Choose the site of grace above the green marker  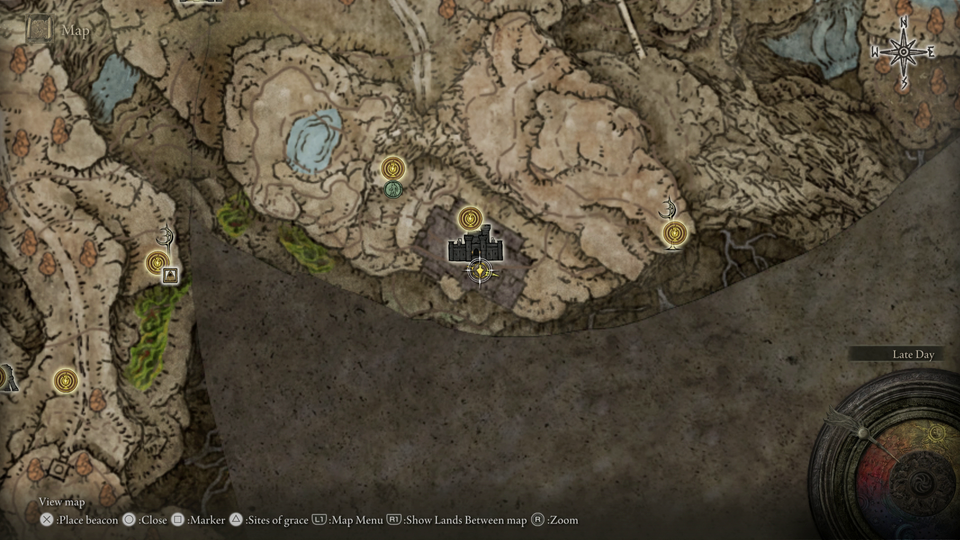coord(392,169)
